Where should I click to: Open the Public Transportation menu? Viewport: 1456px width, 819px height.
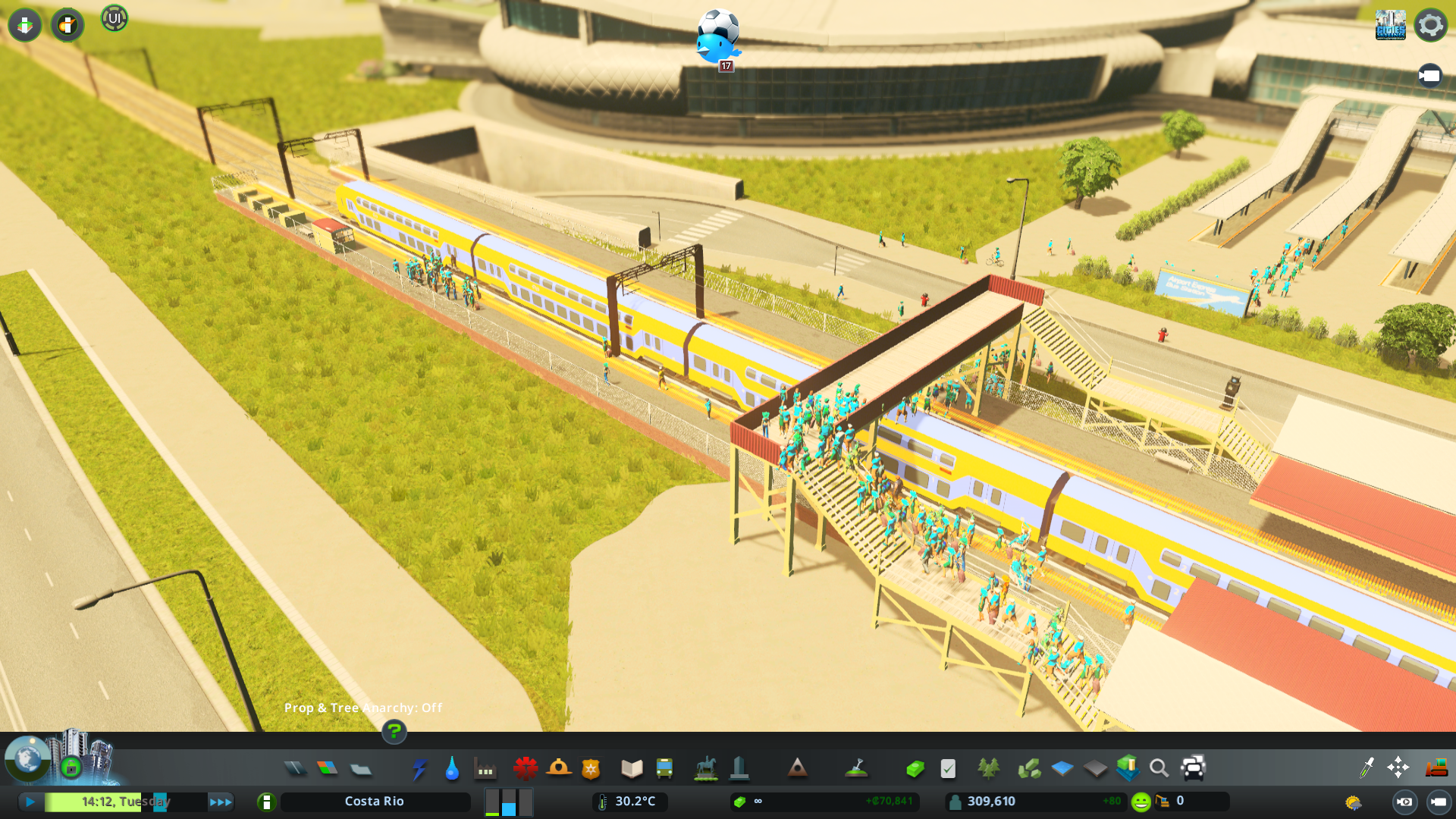click(x=664, y=768)
